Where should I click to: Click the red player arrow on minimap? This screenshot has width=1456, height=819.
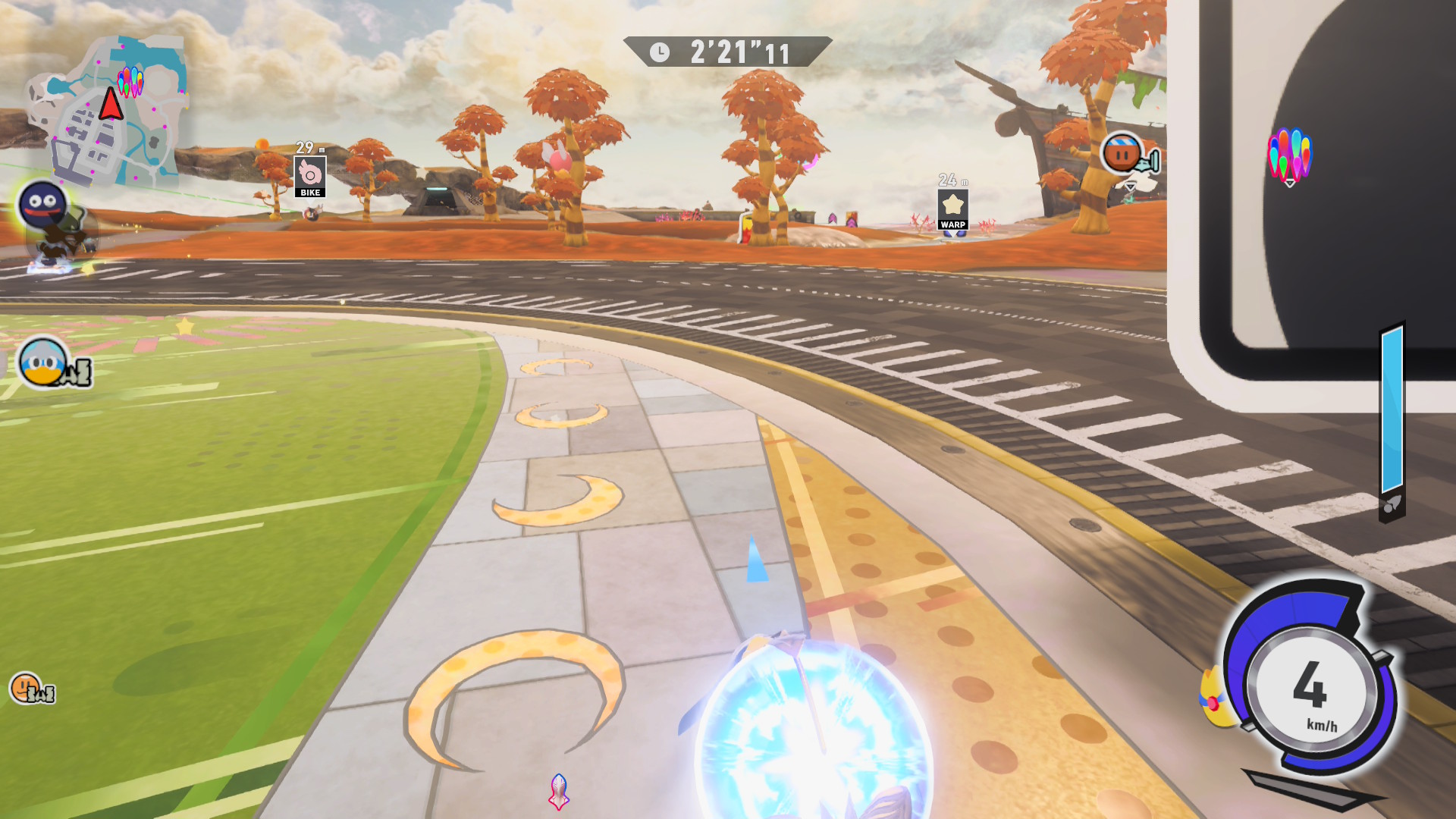(x=111, y=104)
